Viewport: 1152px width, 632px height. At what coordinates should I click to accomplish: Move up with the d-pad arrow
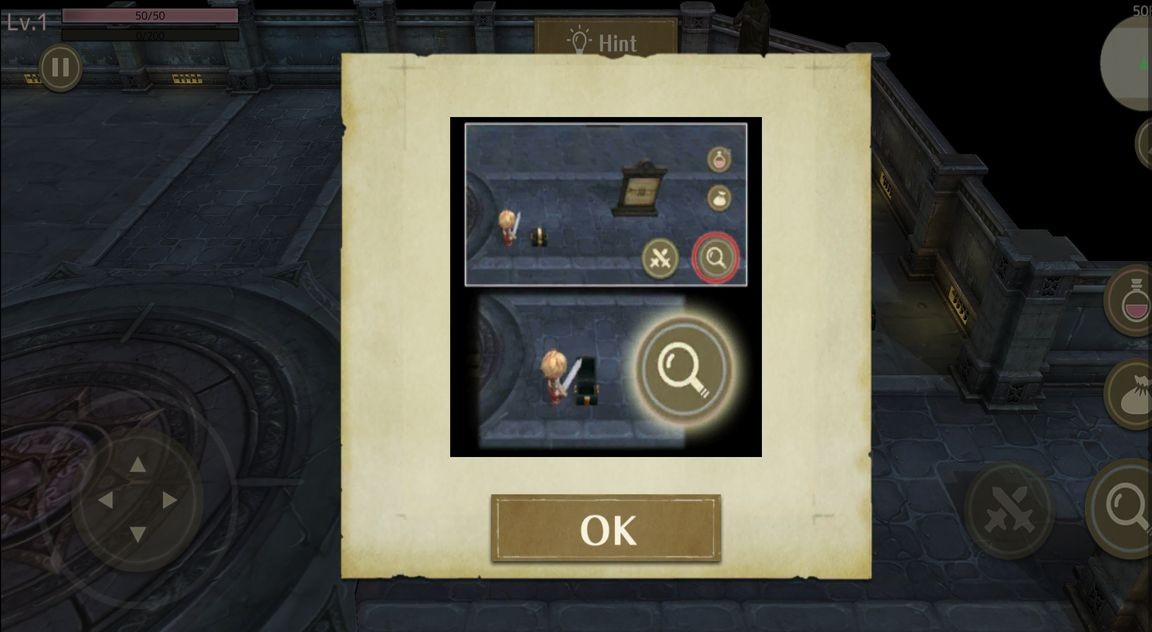(x=138, y=464)
